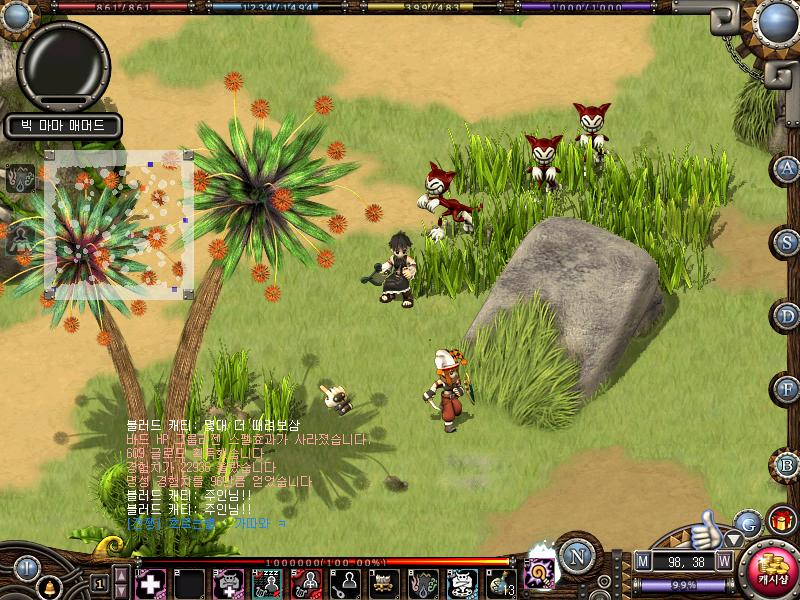Click the round S button

pos(788,242)
